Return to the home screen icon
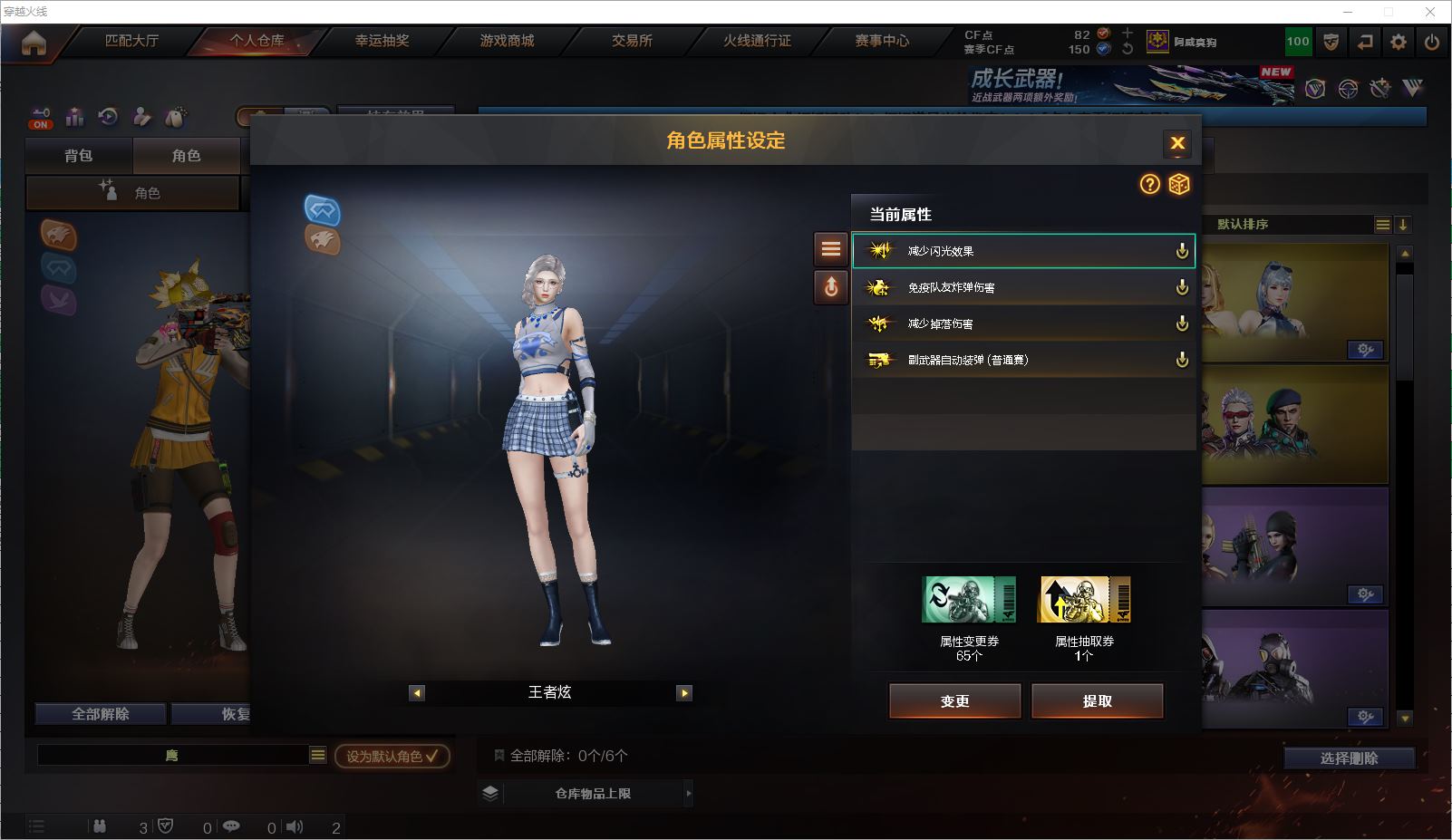Image resolution: width=1452 pixels, height=840 pixels. coord(34,43)
